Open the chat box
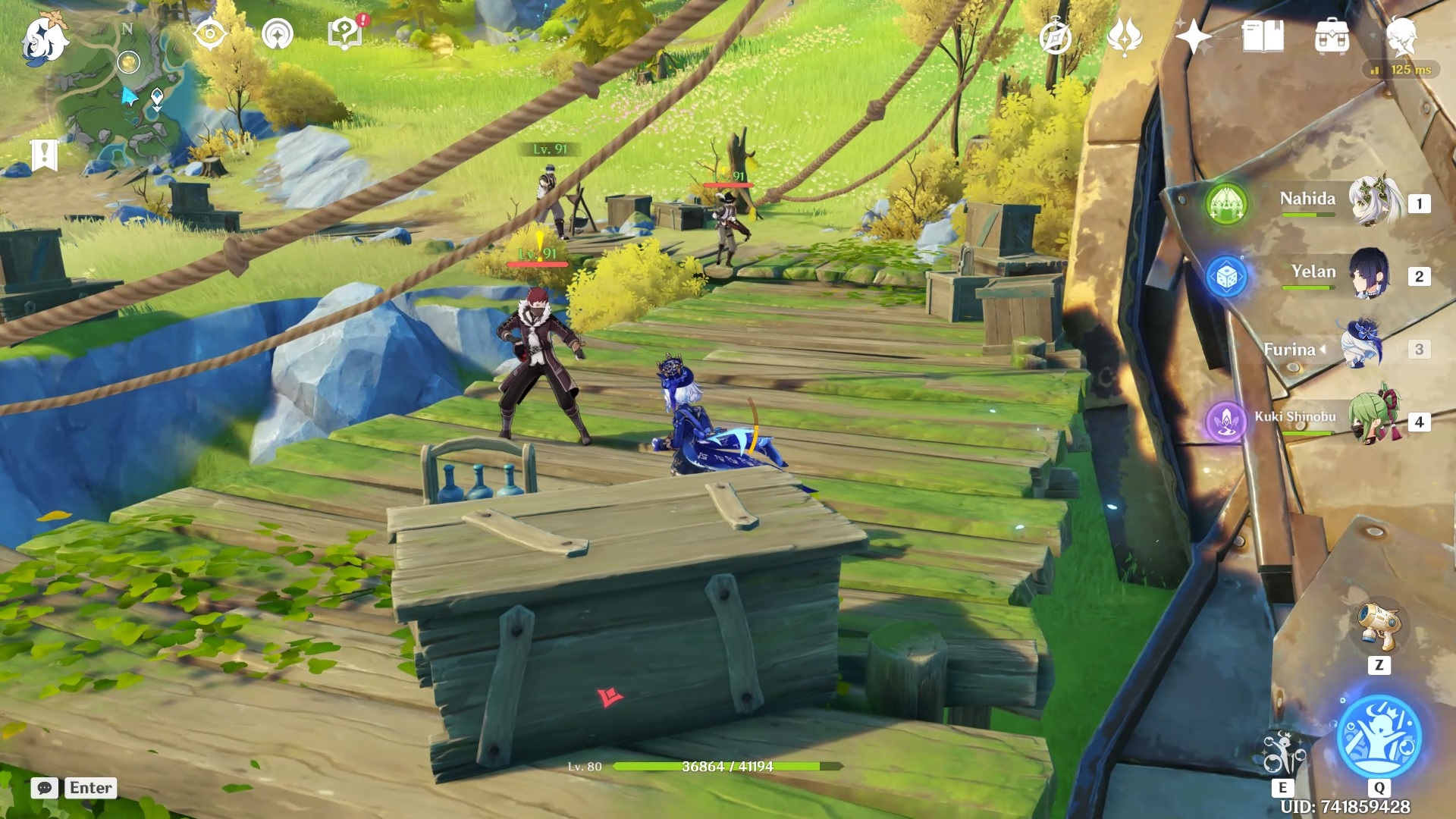The height and width of the screenshot is (819, 1456). (x=45, y=788)
